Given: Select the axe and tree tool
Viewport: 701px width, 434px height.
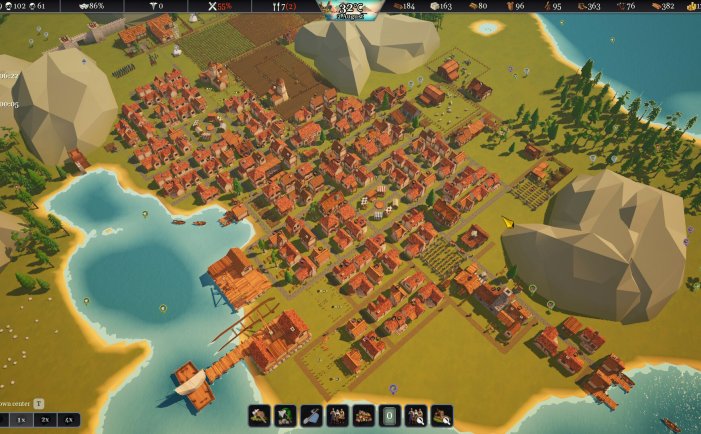Looking at the screenshot, I should click(x=285, y=415).
